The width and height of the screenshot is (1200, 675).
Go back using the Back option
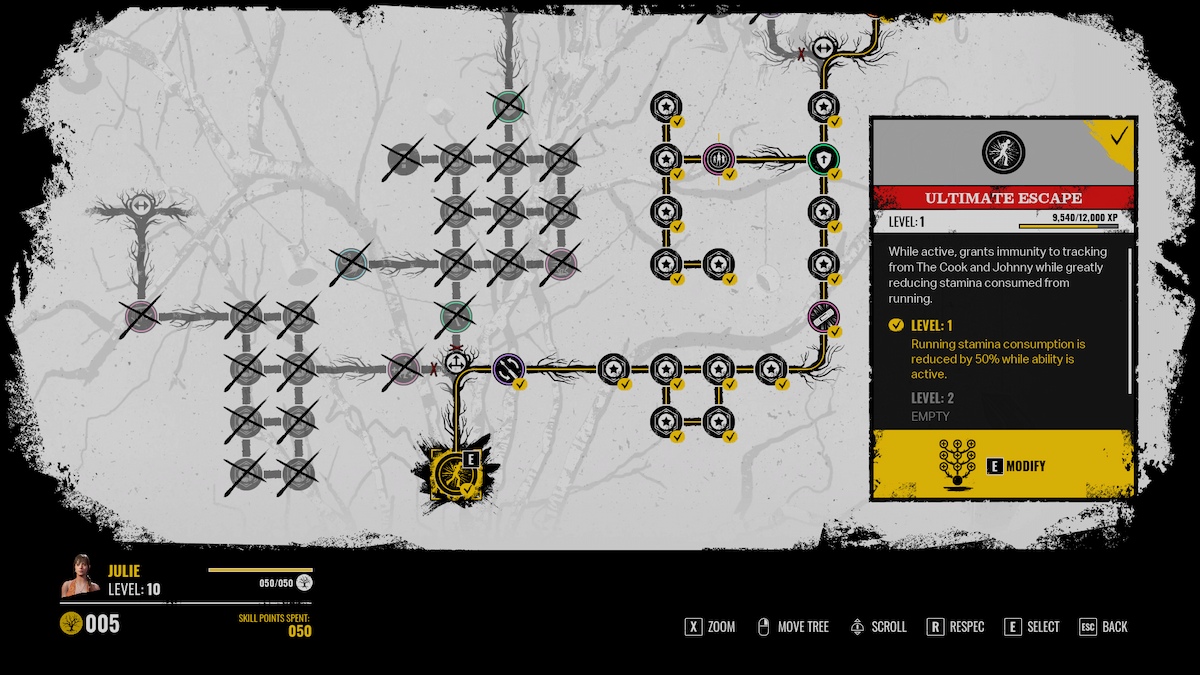point(1102,627)
